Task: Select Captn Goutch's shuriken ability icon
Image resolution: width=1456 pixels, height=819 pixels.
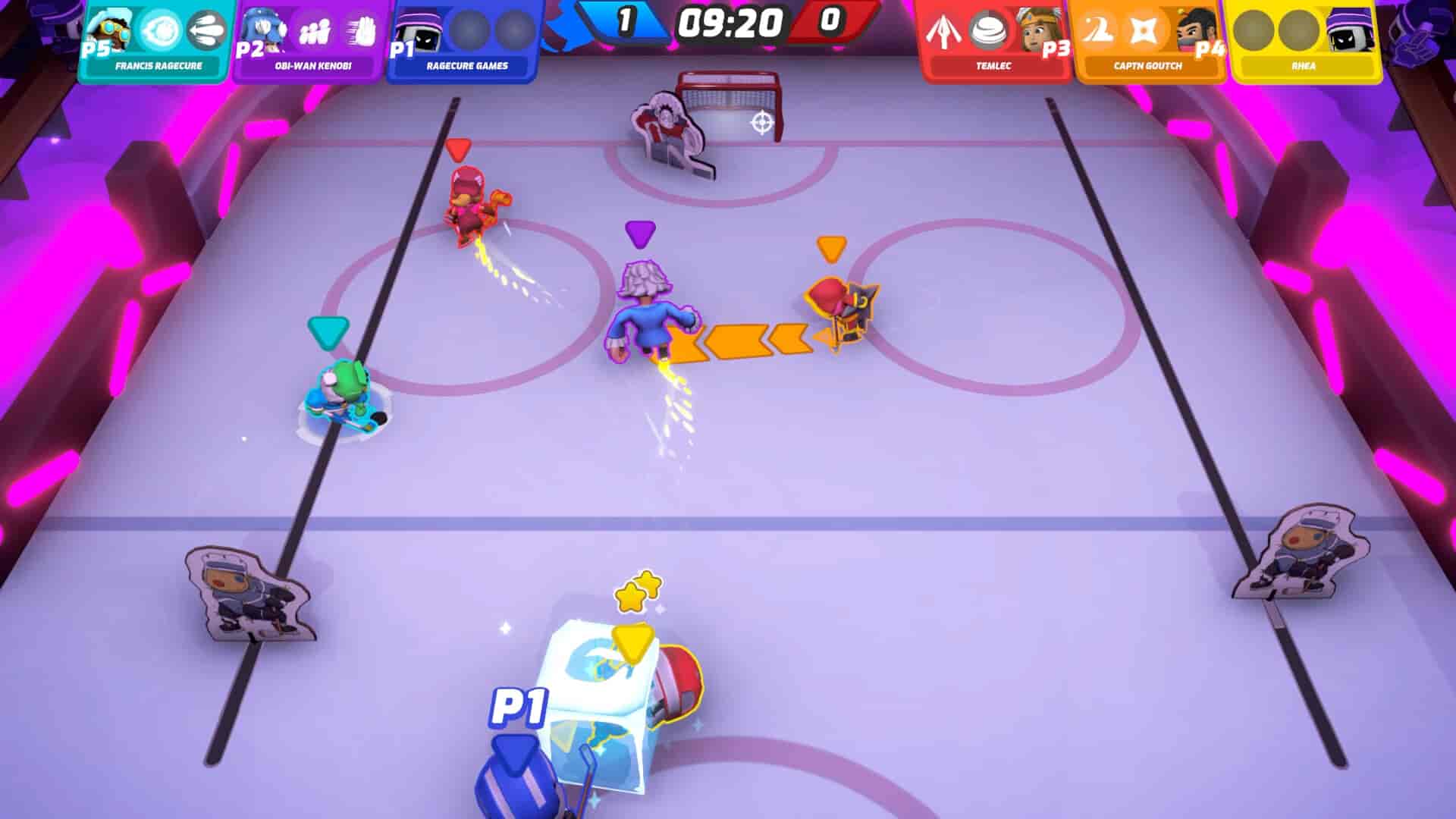Action: [1142, 30]
